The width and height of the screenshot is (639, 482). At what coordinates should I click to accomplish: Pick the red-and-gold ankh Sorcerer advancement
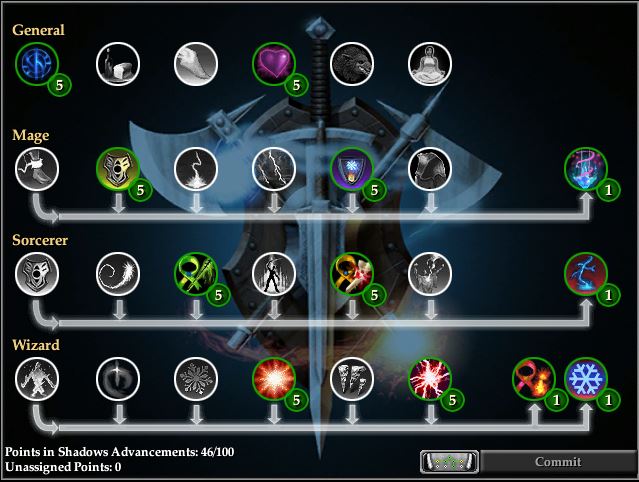click(x=352, y=272)
